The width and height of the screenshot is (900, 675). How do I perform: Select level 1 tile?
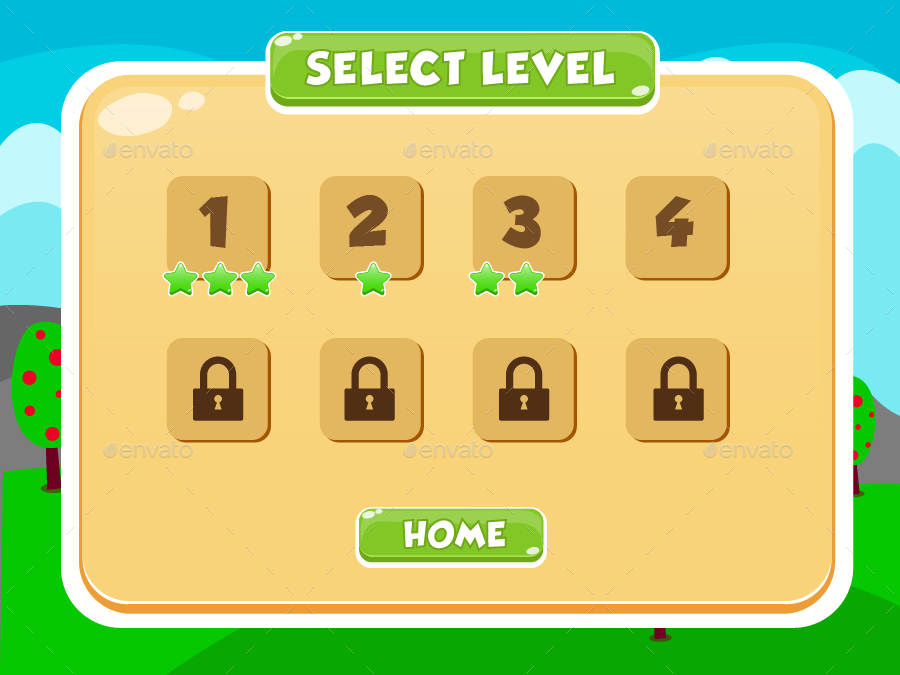point(217,226)
